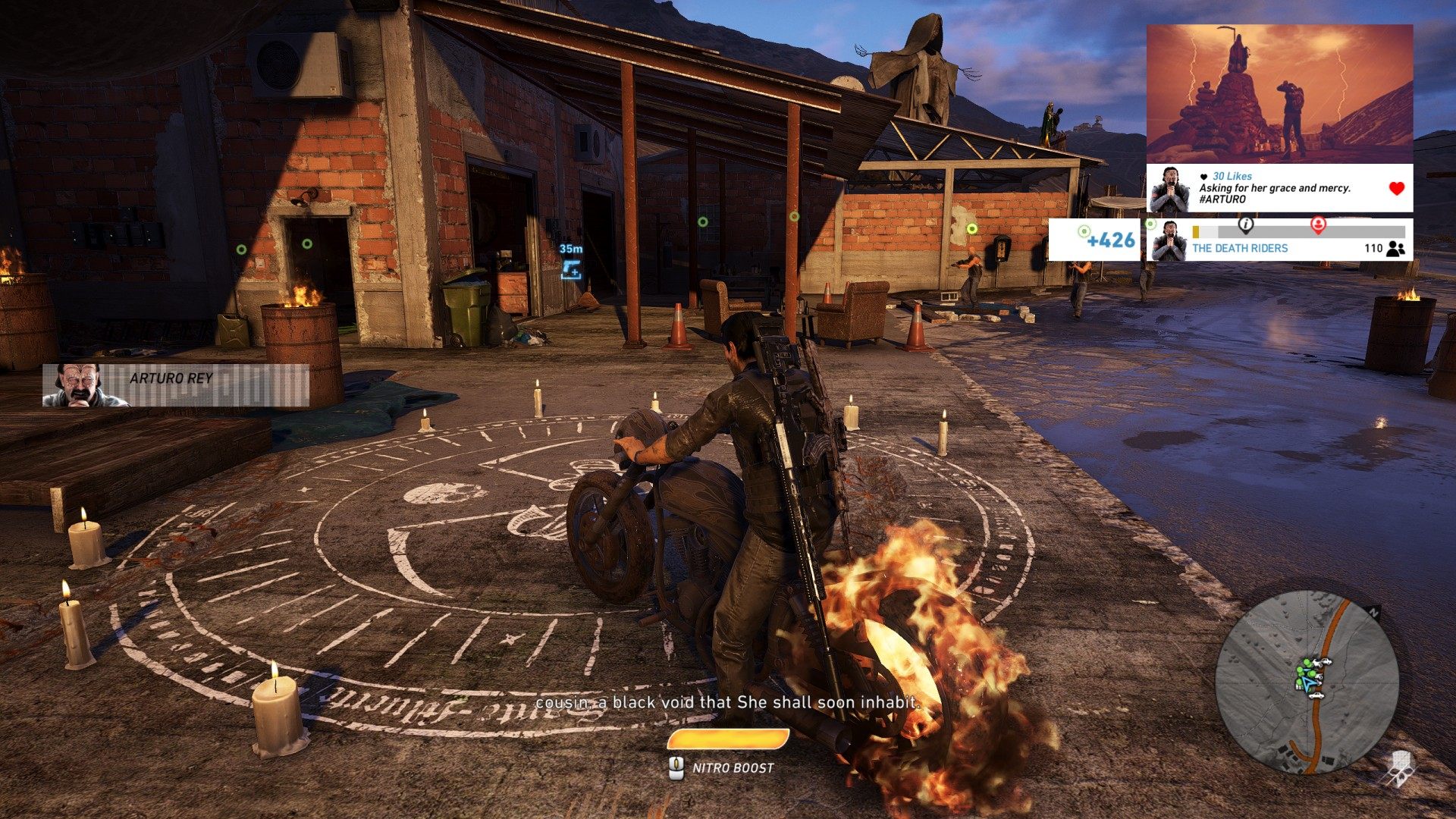
Task: Click the skull emblem beside the minimap
Action: (1399, 767)
